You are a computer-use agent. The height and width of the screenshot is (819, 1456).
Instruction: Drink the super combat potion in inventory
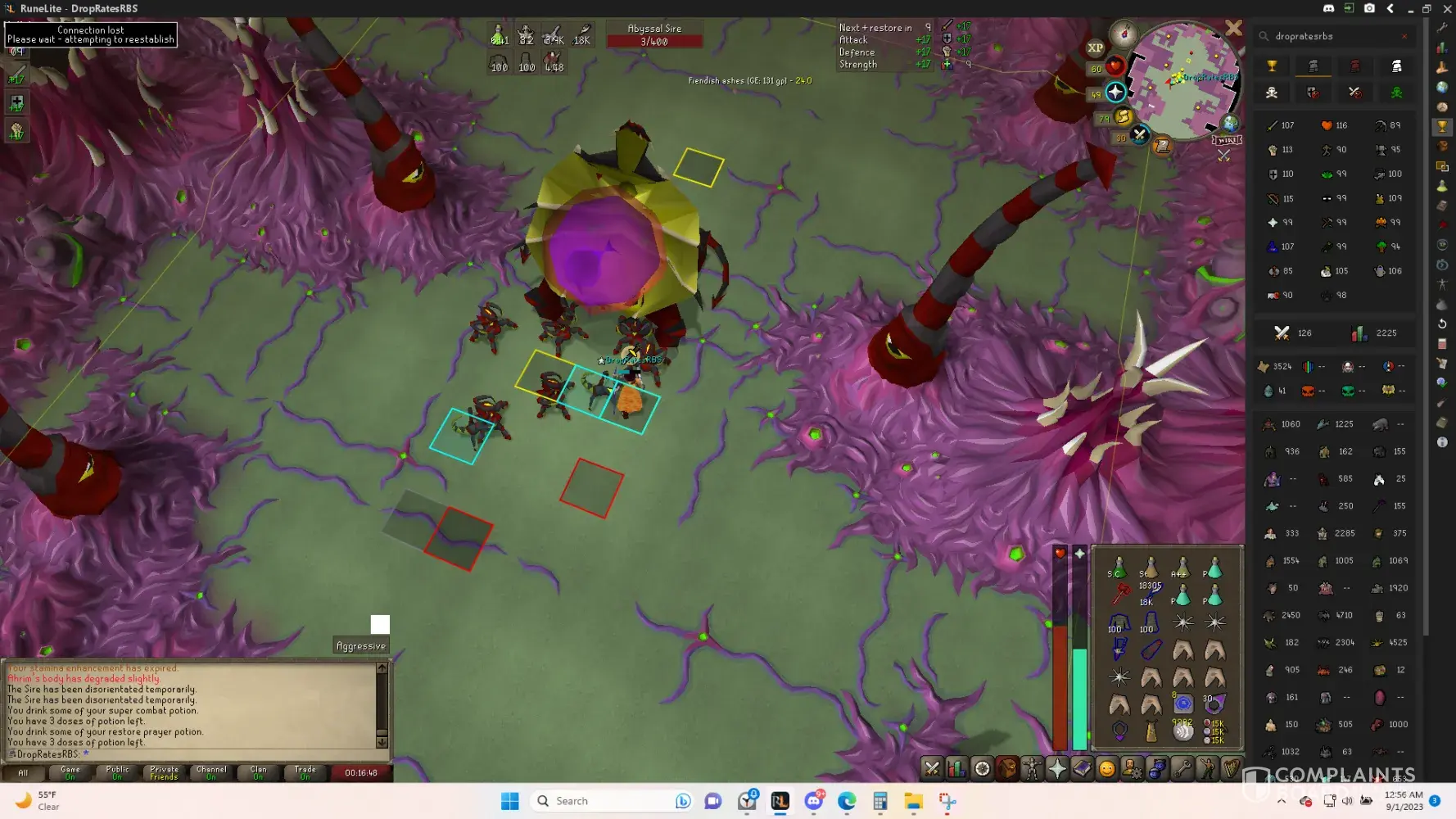click(x=1119, y=567)
